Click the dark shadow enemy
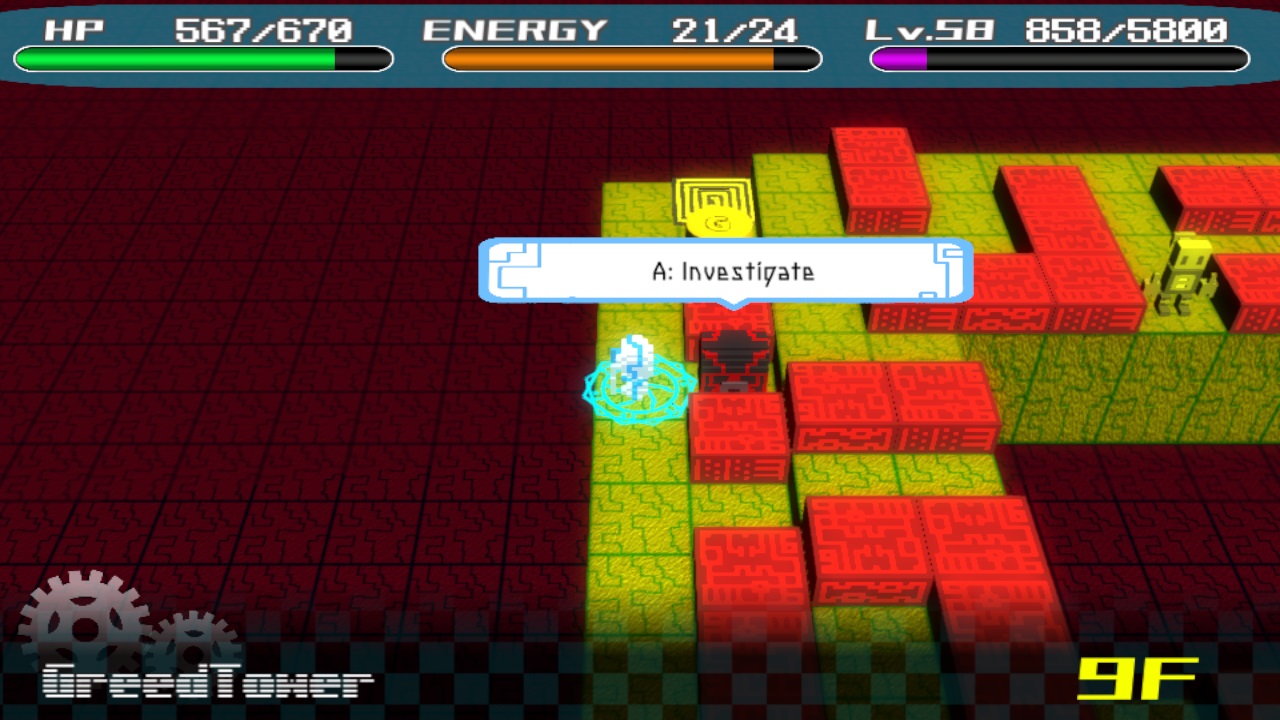The image size is (1280, 720). point(735,355)
